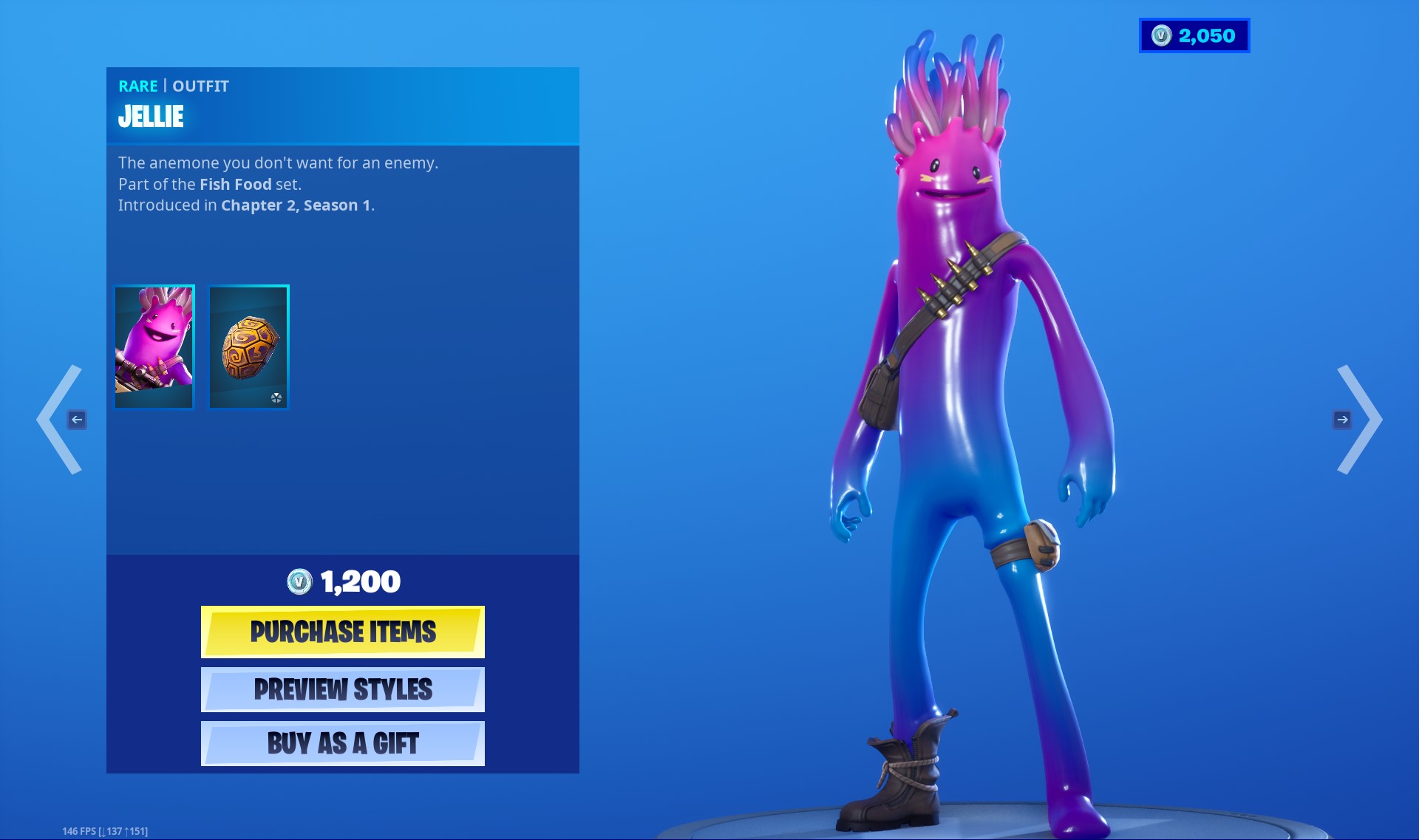This screenshot has width=1419, height=840.
Task: Select the Jellie outfit thumbnail
Action: pyautogui.click(x=154, y=346)
